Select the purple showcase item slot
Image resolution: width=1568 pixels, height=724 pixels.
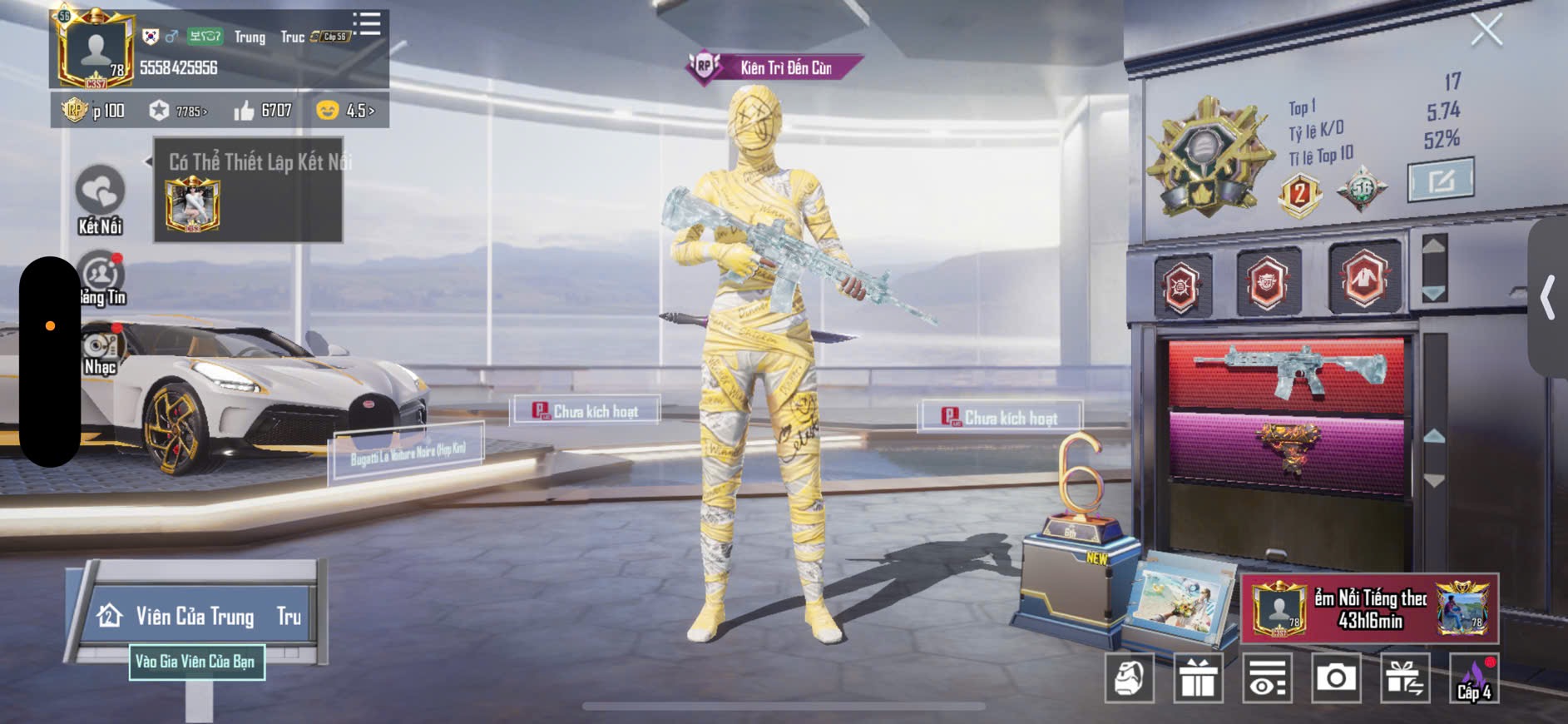[1287, 448]
